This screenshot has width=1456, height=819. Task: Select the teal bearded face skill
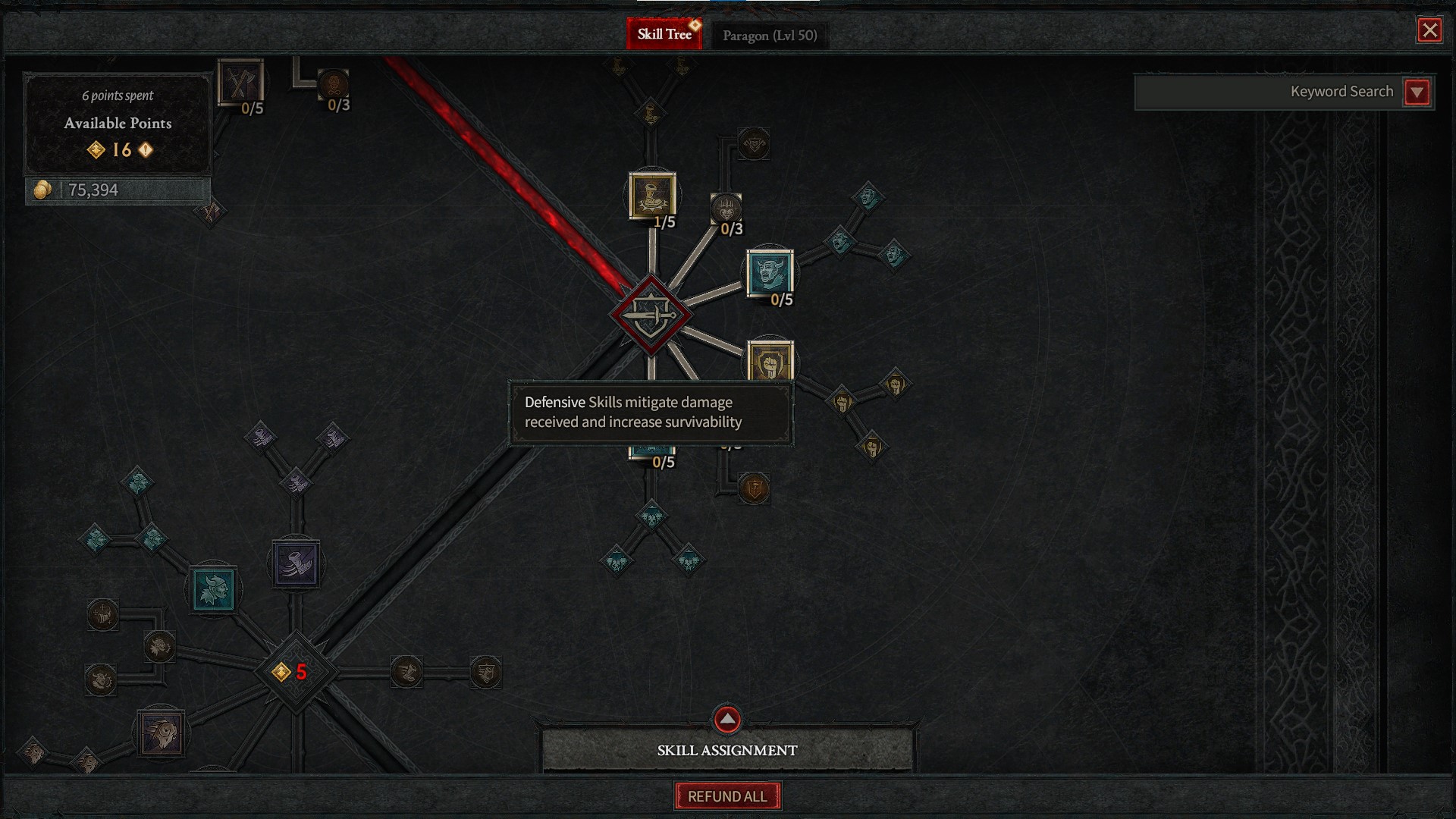[x=214, y=590]
